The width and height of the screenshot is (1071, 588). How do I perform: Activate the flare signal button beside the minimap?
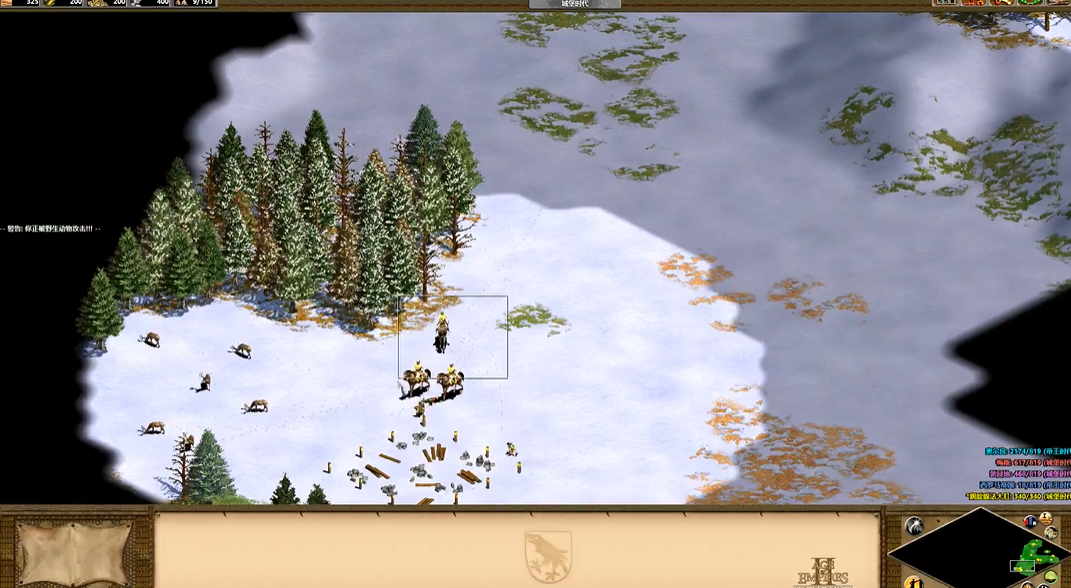click(914, 526)
